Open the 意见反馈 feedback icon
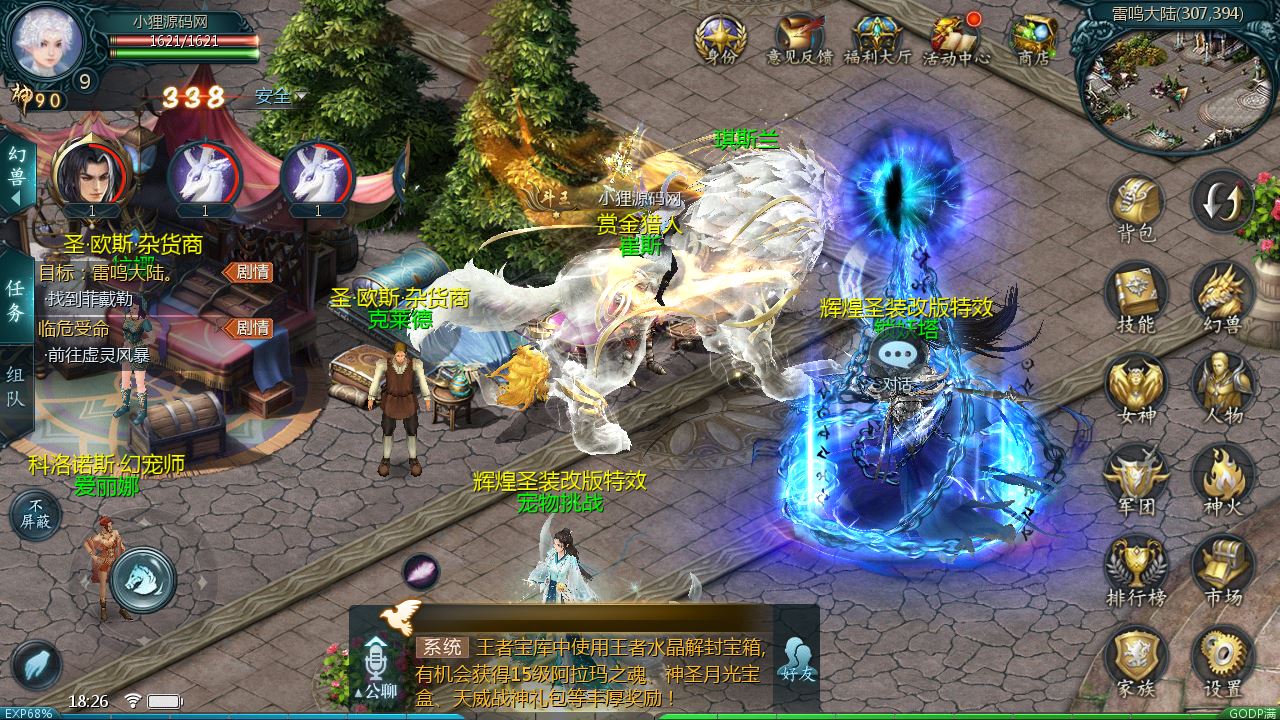This screenshot has height=720, width=1280. [x=799, y=40]
